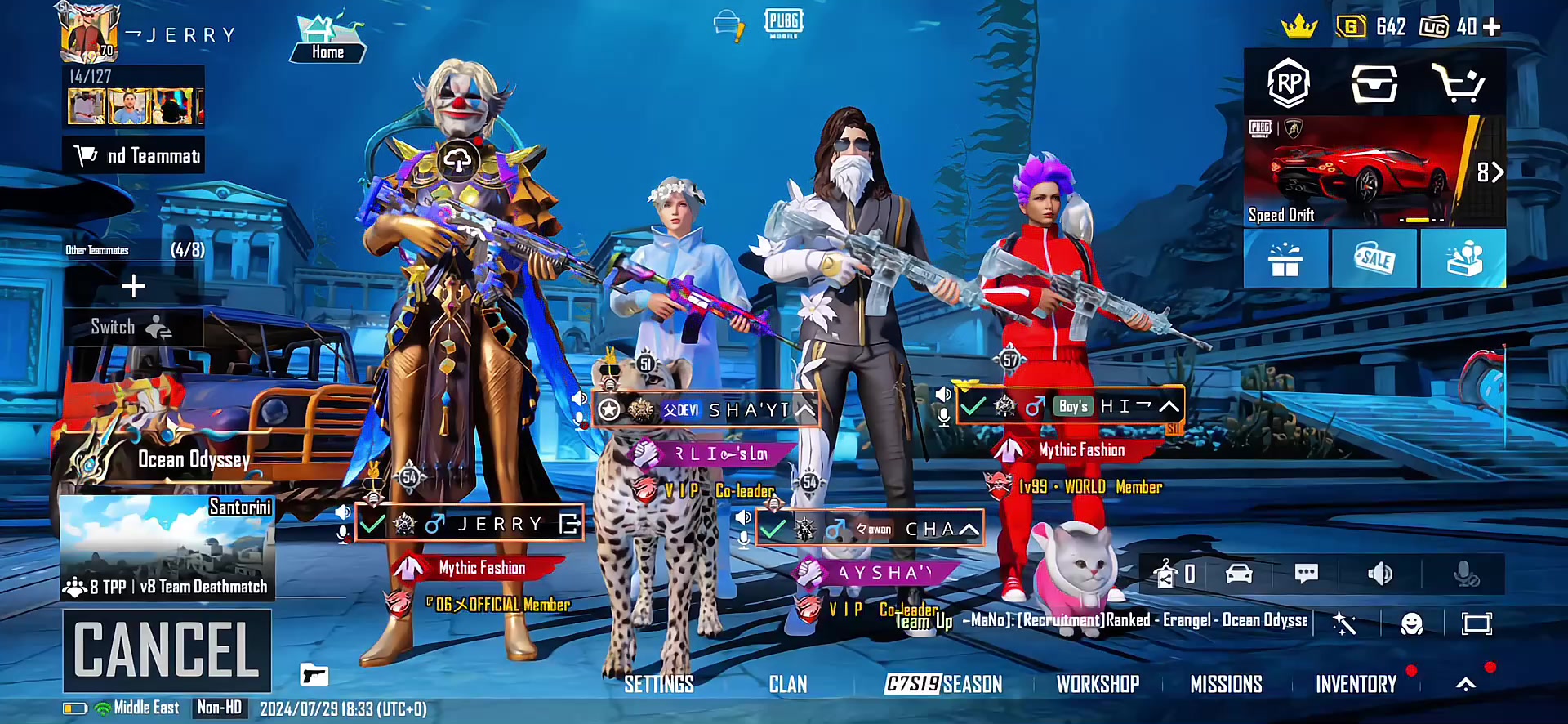Open the chat speech bubble icon
The height and width of the screenshot is (724, 1568).
click(x=1306, y=574)
